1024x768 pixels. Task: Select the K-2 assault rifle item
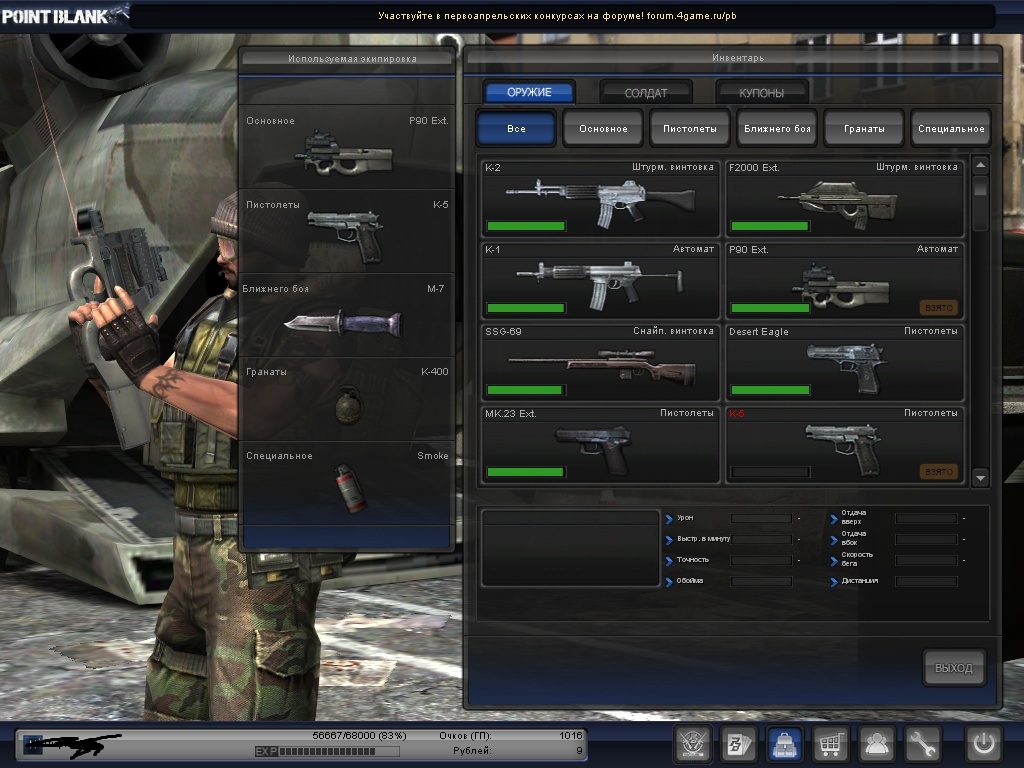click(x=600, y=197)
